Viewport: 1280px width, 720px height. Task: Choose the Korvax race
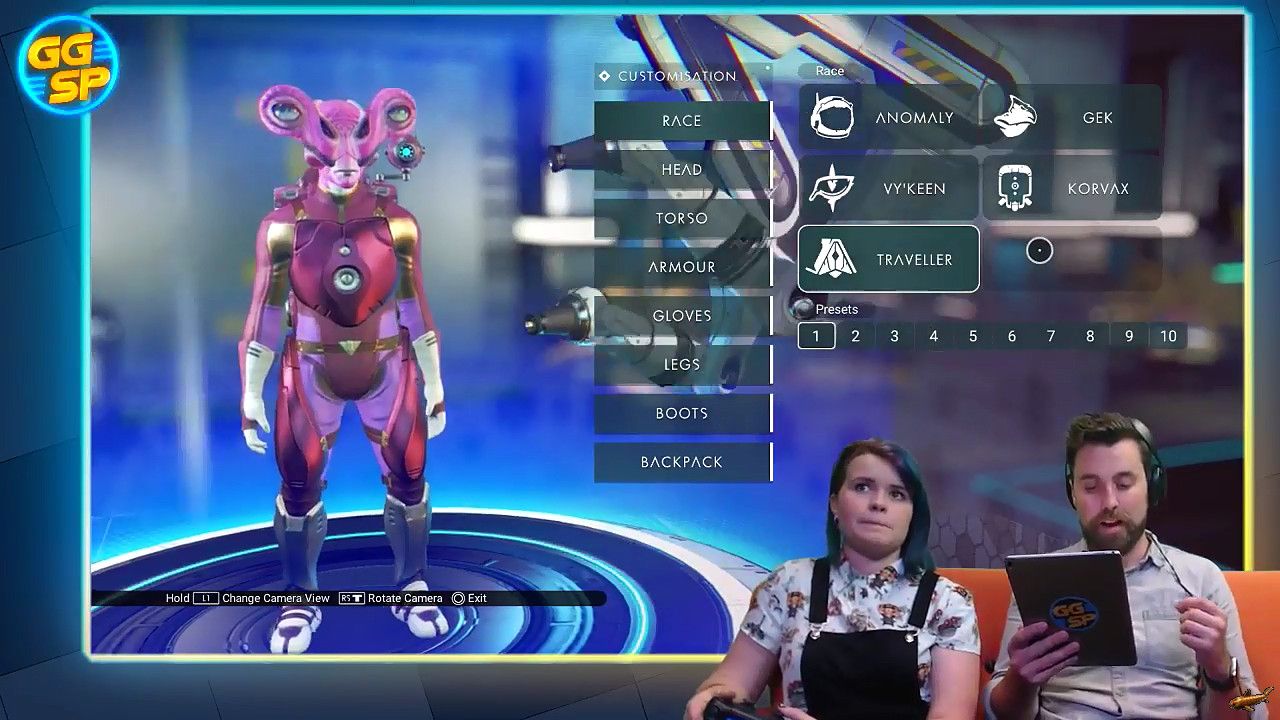(1072, 189)
